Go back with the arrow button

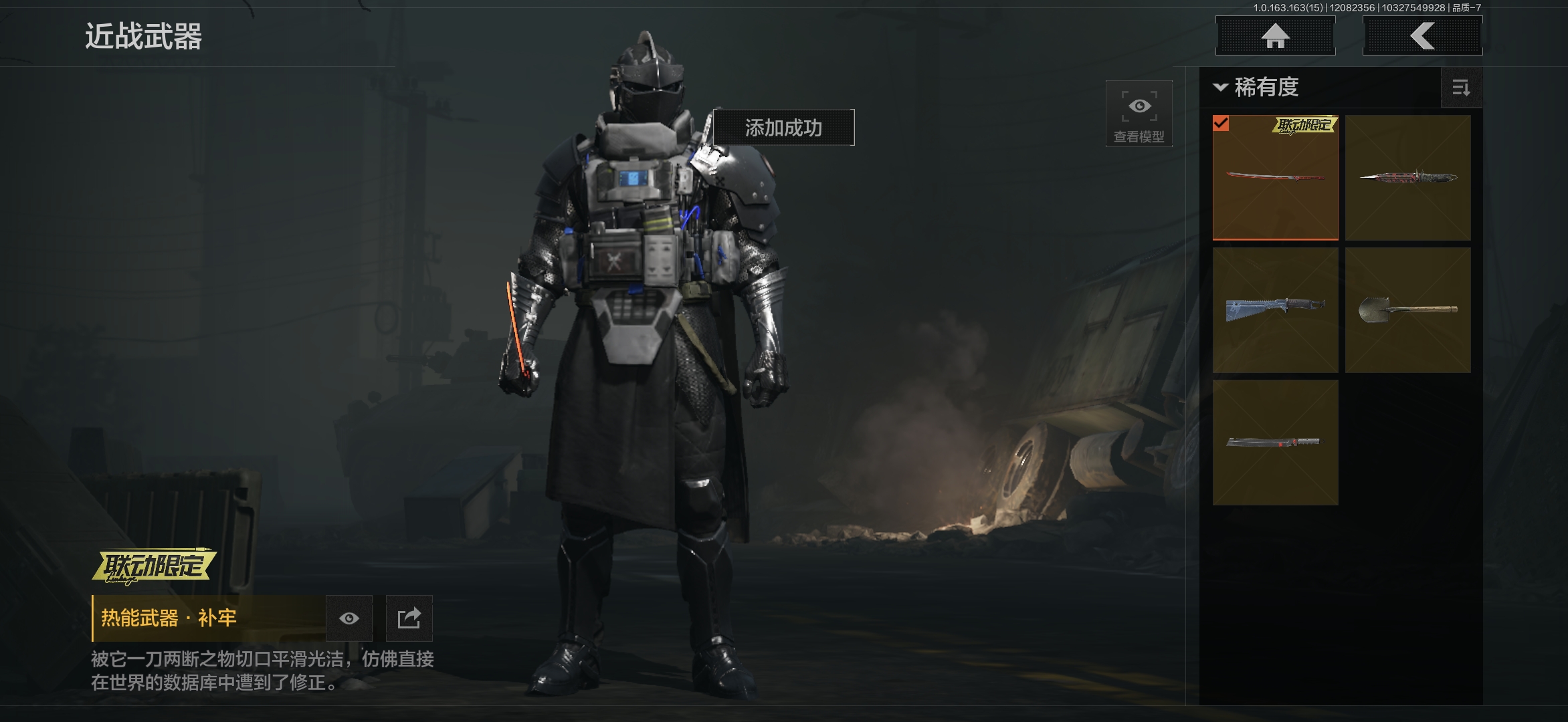pos(1422,36)
